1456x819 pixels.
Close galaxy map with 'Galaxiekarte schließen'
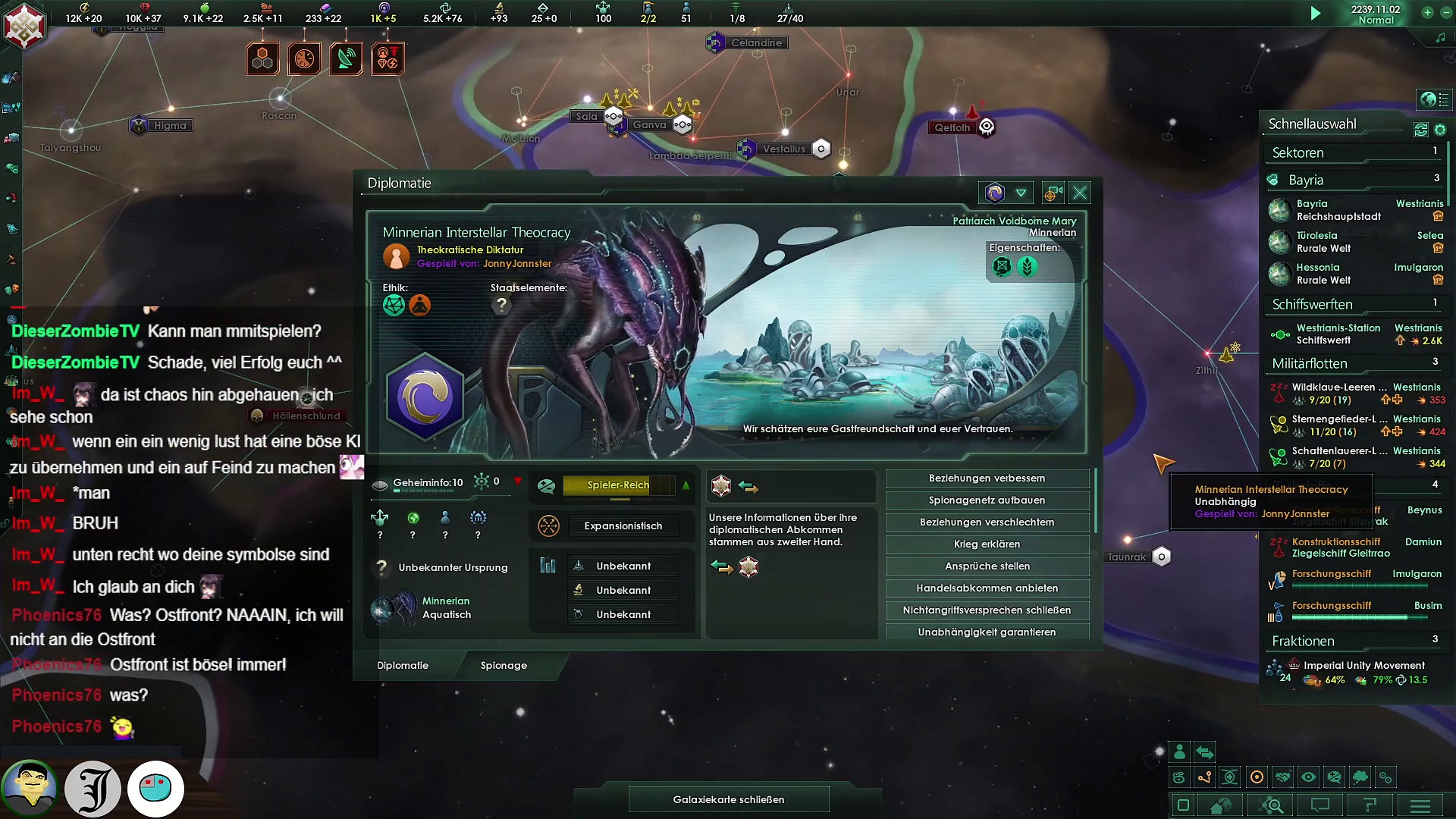point(728,799)
